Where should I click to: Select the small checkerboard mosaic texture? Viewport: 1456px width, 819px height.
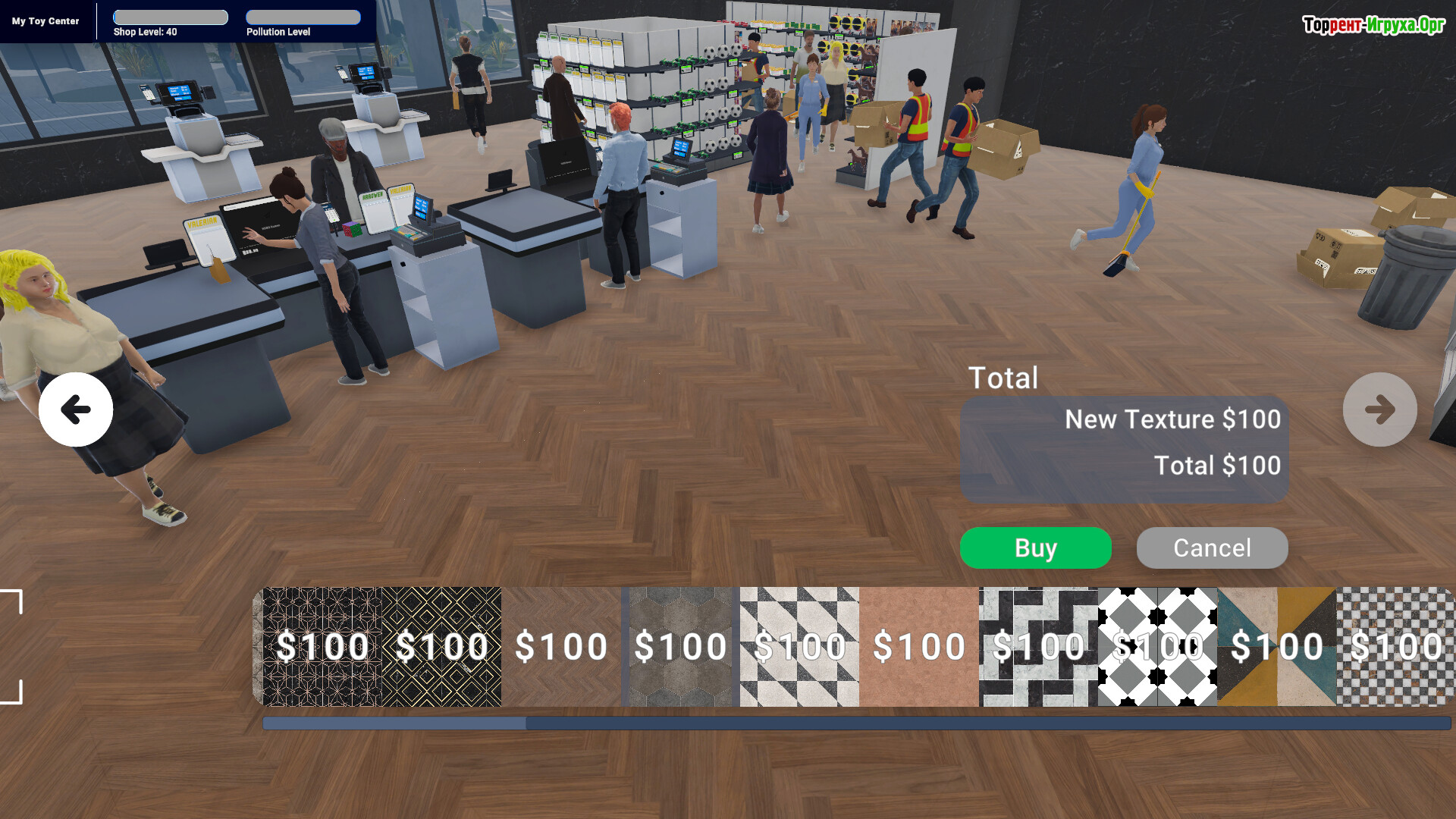(1395, 646)
